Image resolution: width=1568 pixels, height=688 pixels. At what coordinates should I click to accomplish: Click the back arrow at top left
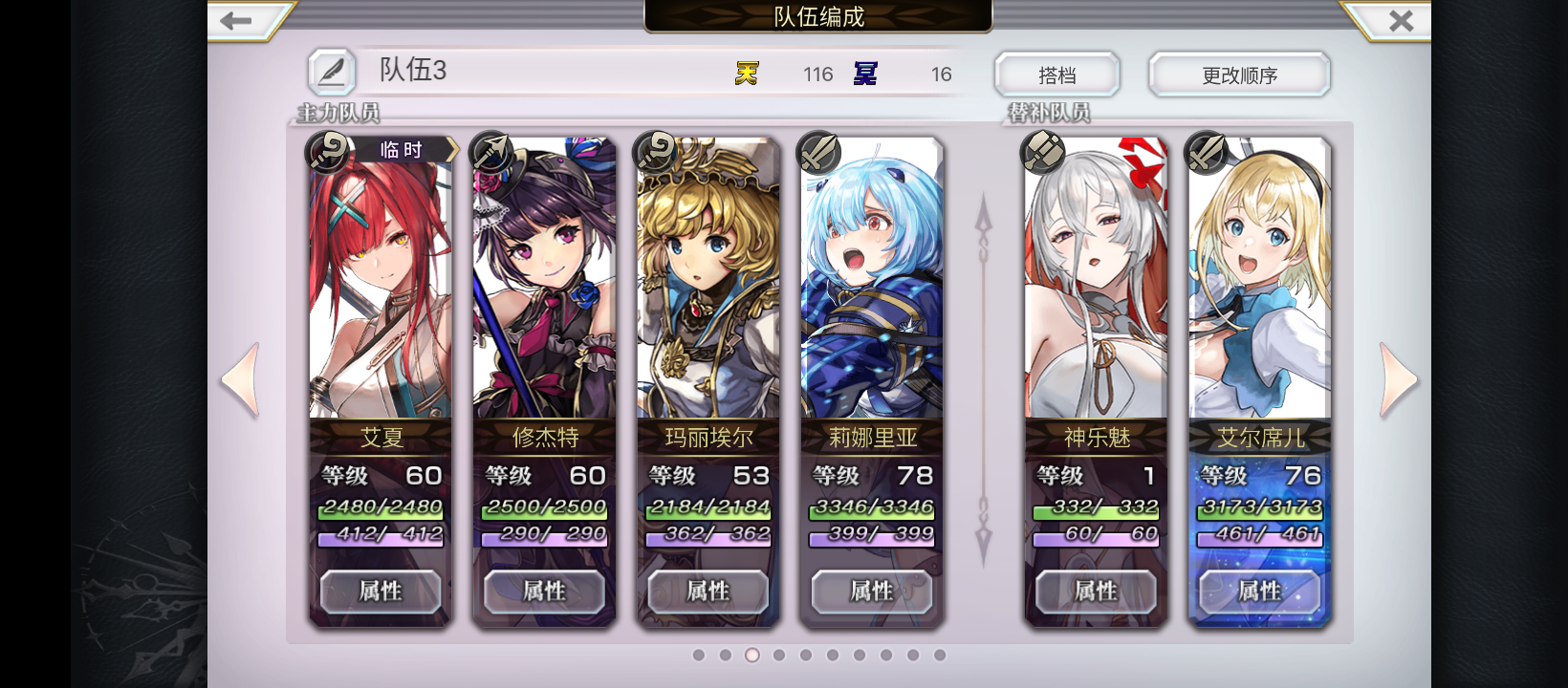click(237, 19)
